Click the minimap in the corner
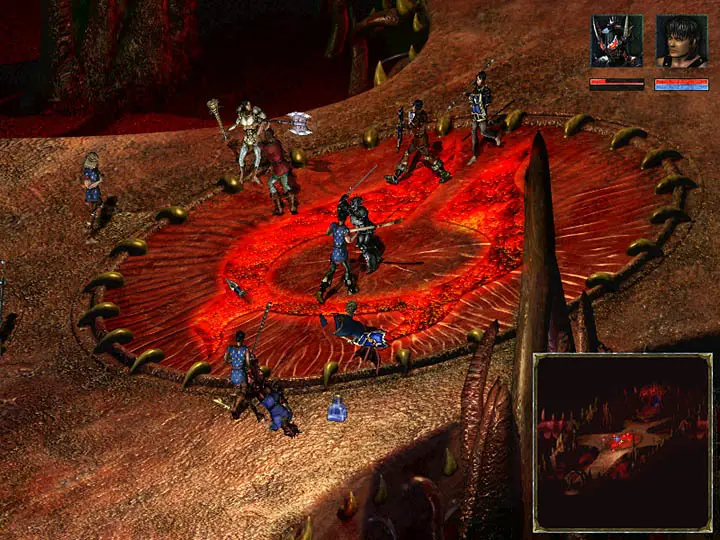Viewport: 720px width, 540px height. [x=622, y=441]
